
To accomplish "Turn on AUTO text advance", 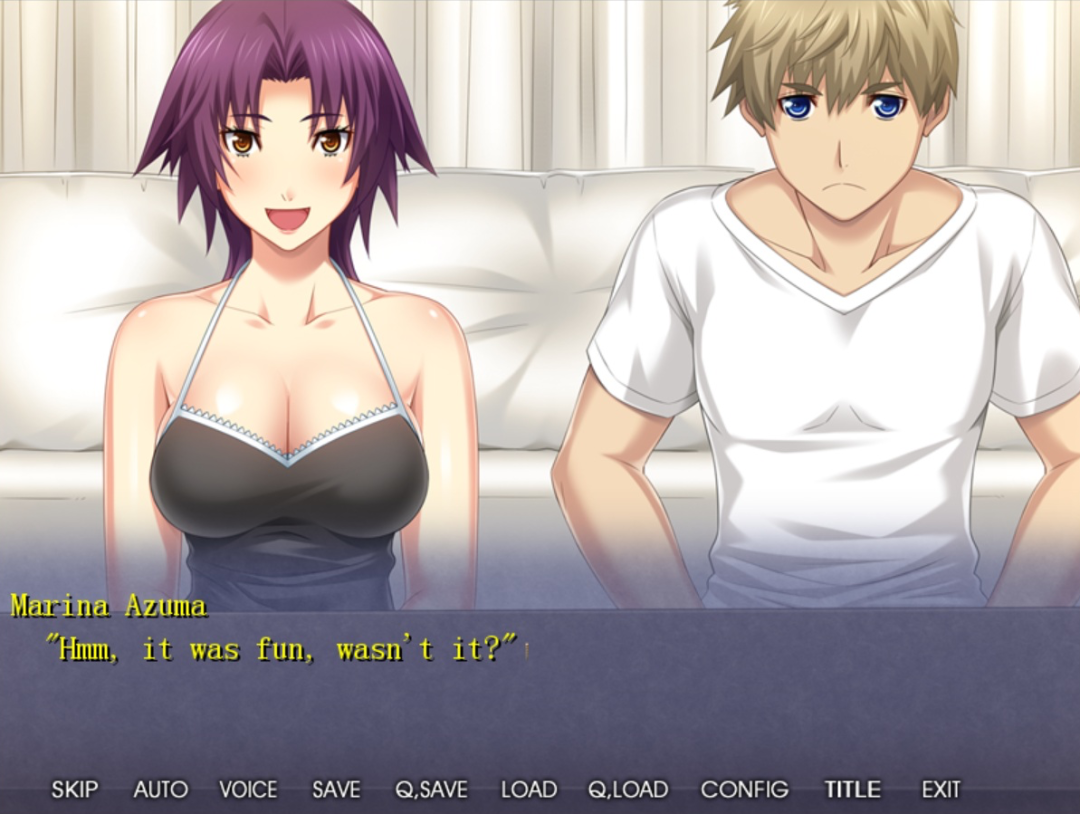I will point(160,790).
